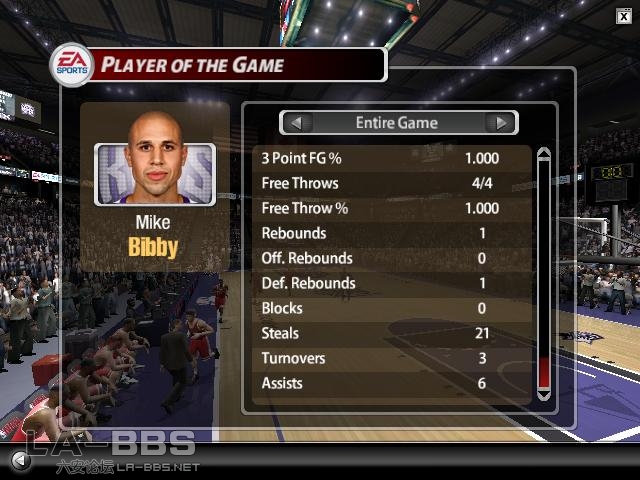Image resolution: width=640 pixels, height=480 pixels.
Task: Close the window with the X button
Action: 623,15
